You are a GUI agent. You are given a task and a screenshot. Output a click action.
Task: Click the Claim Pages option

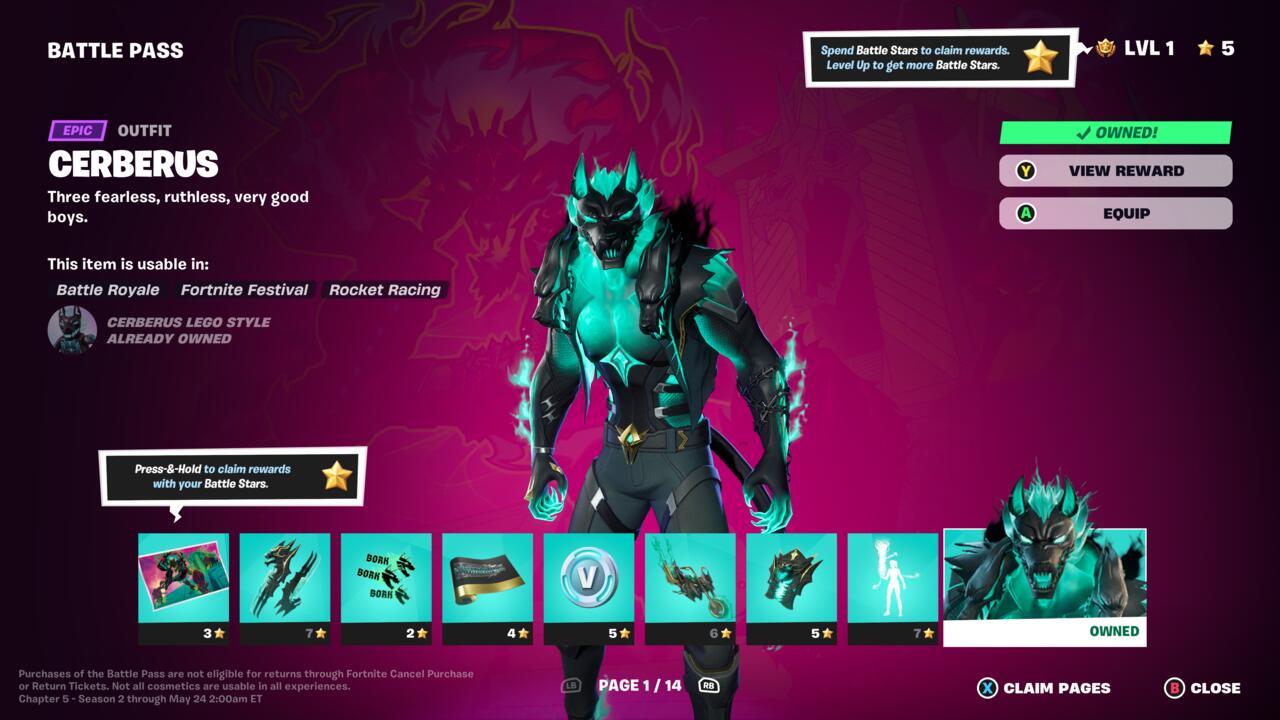click(1044, 688)
